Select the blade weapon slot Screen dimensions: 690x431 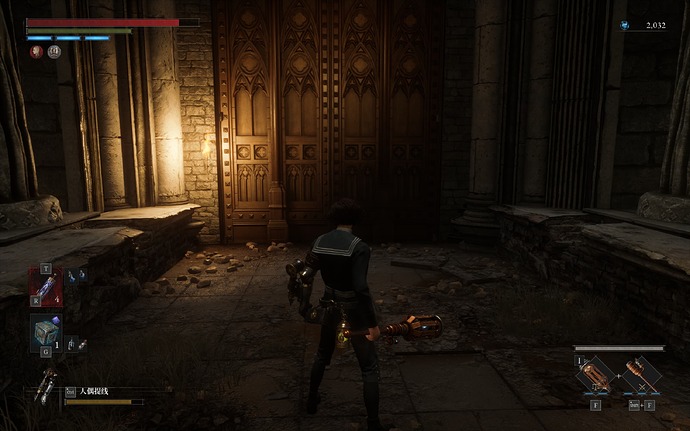point(595,376)
